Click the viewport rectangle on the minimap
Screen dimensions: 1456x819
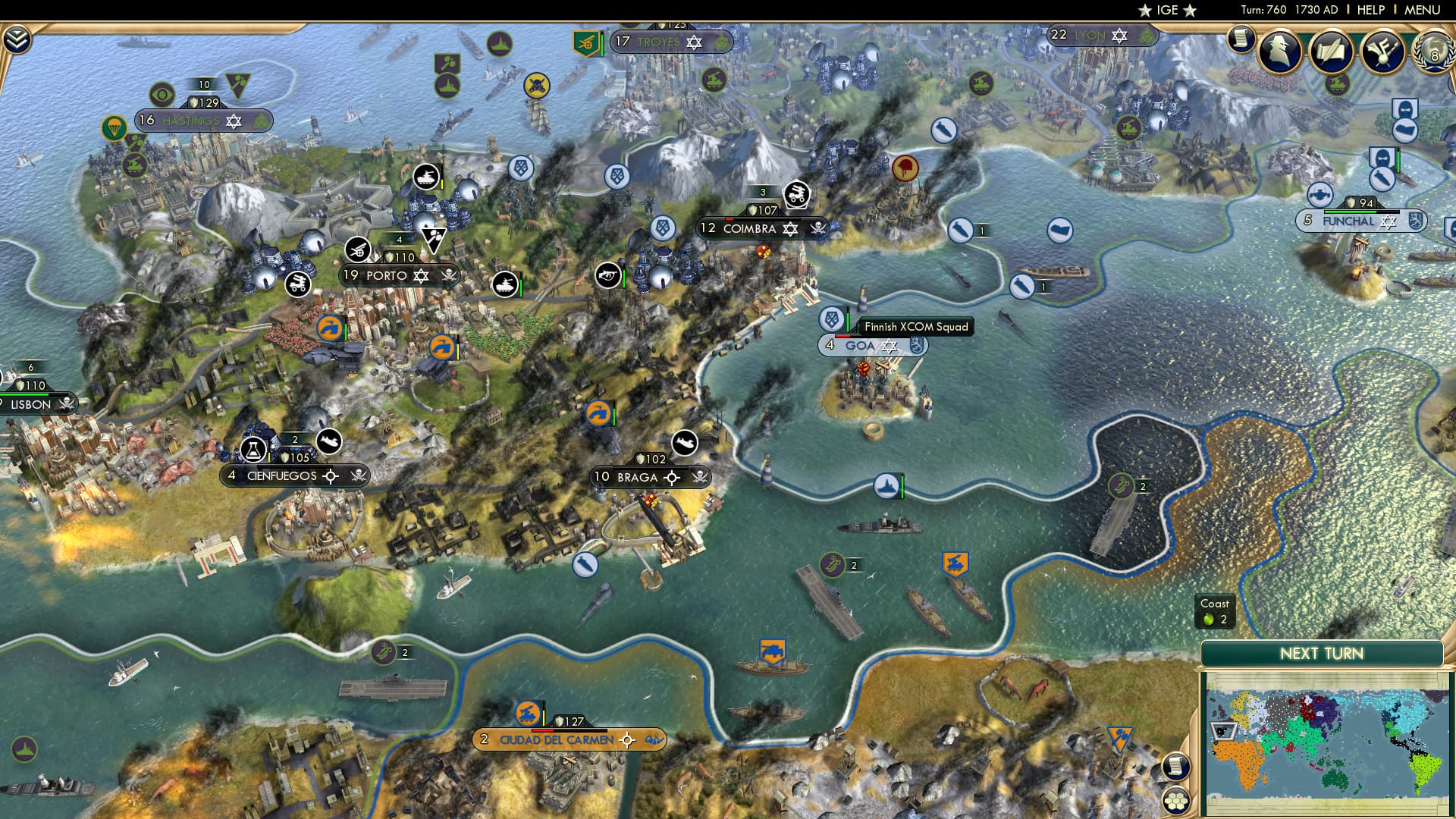click(x=1224, y=731)
